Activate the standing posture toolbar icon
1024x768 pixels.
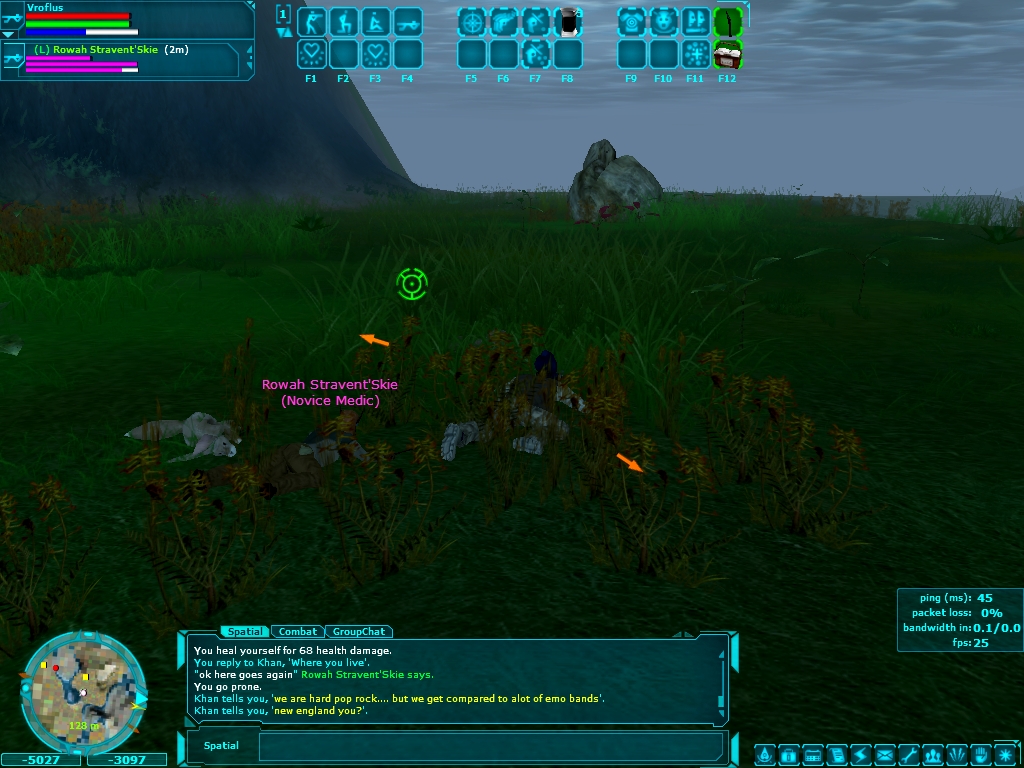click(x=311, y=21)
